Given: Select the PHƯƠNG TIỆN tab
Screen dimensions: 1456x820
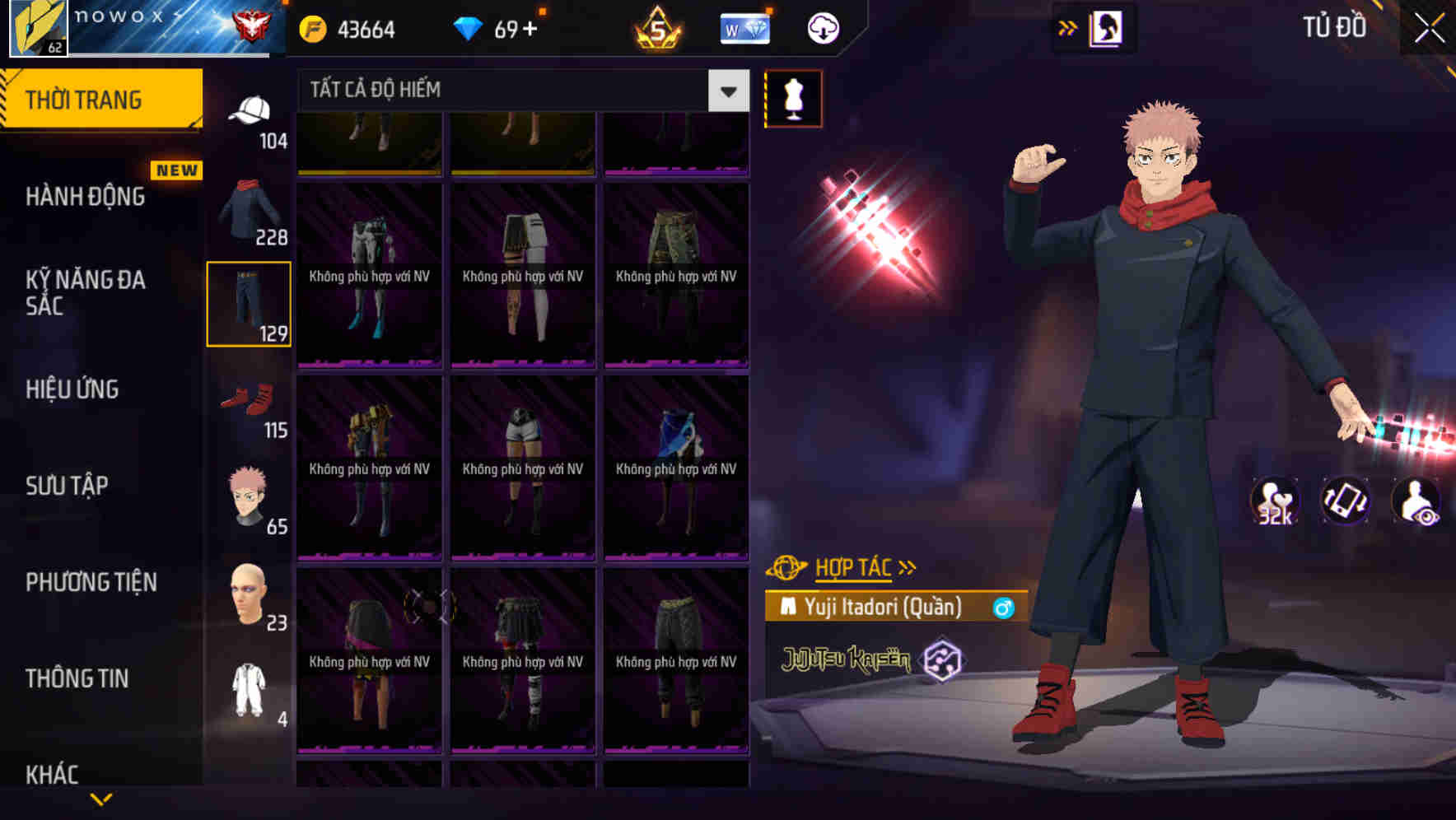Looking at the screenshot, I should [91, 582].
